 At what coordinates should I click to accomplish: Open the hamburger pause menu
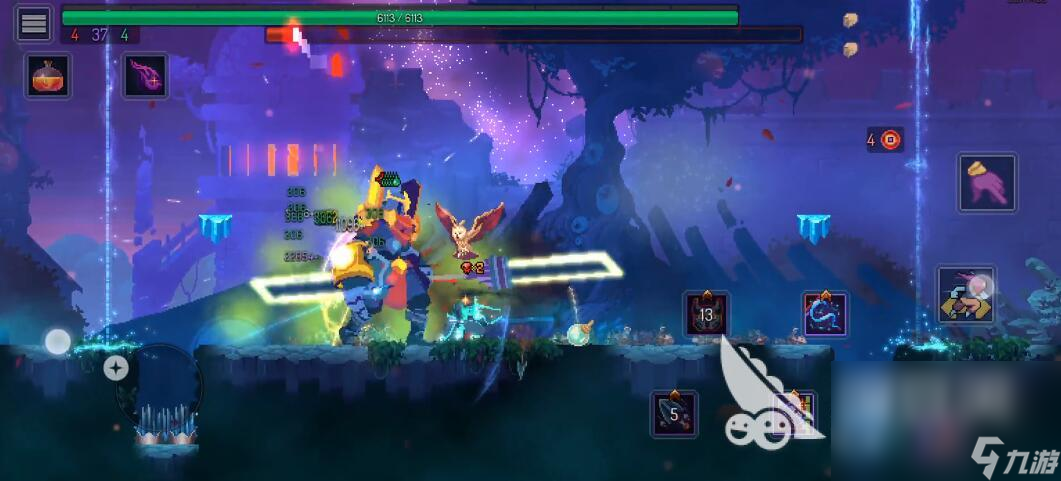[34, 24]
